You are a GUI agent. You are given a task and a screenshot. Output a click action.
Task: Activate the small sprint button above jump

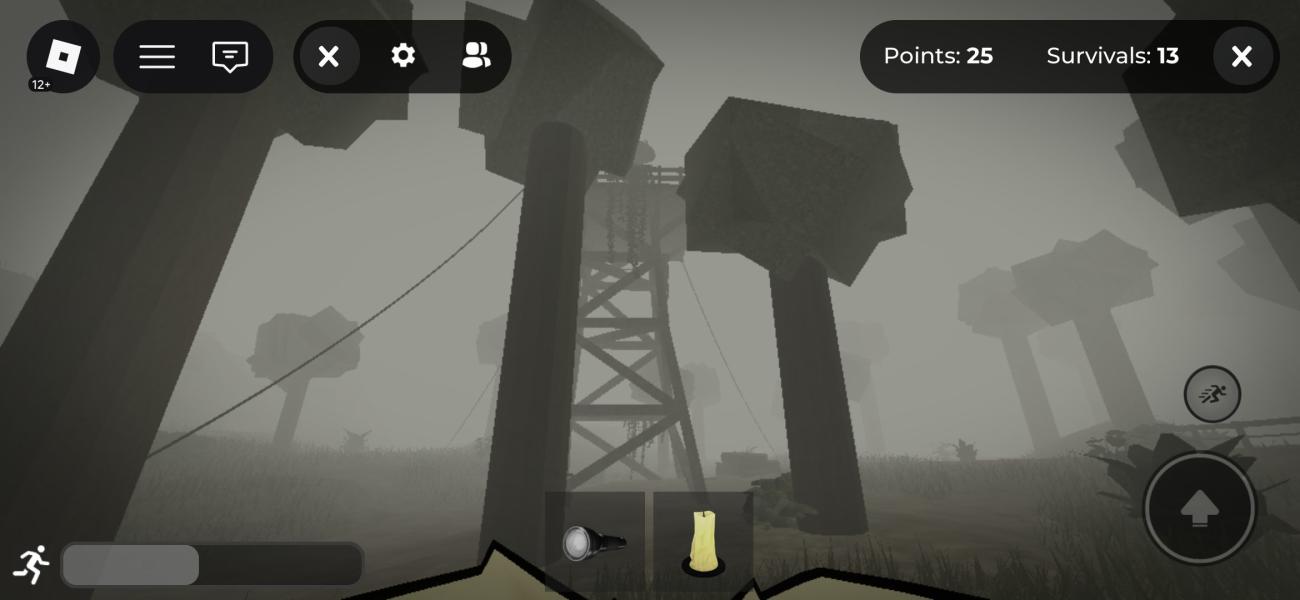(x=1212, y=394)
